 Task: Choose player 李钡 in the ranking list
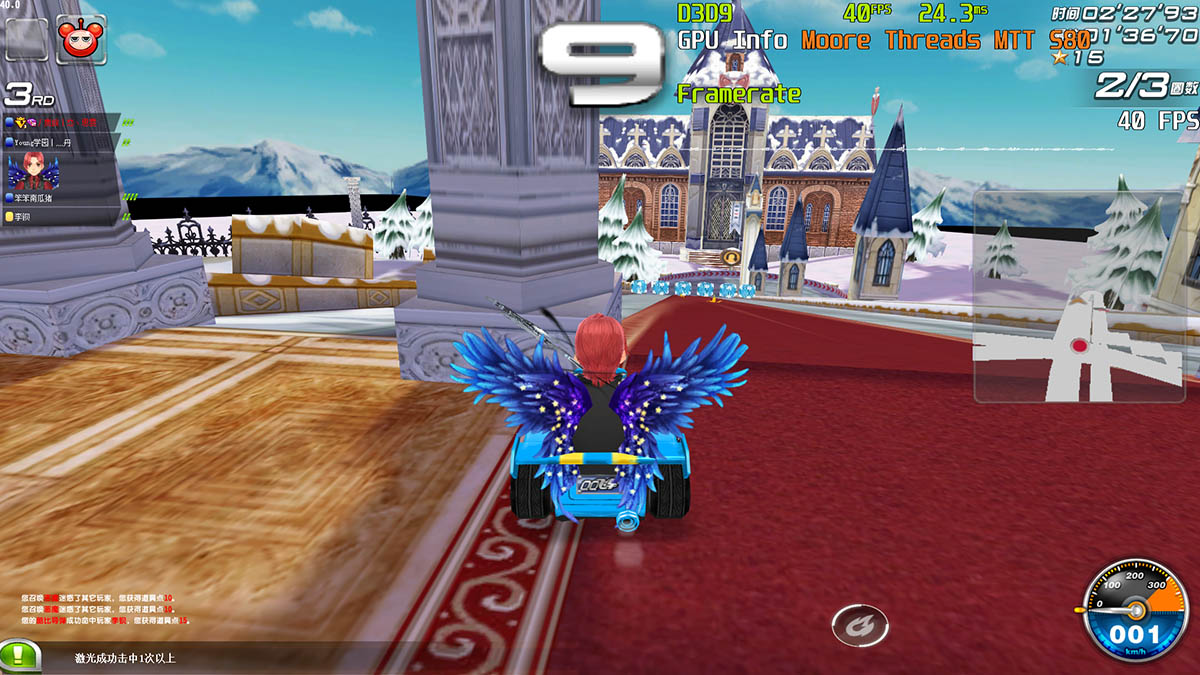pyautogui.click(x=60, y=216)
